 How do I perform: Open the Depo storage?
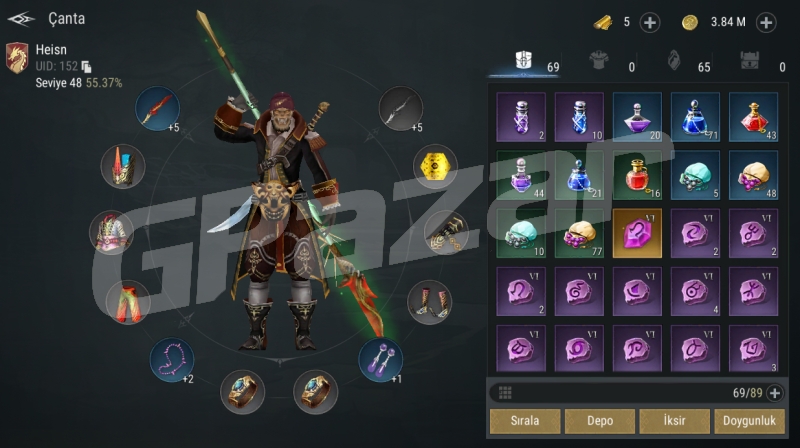(x=598, y=421)
